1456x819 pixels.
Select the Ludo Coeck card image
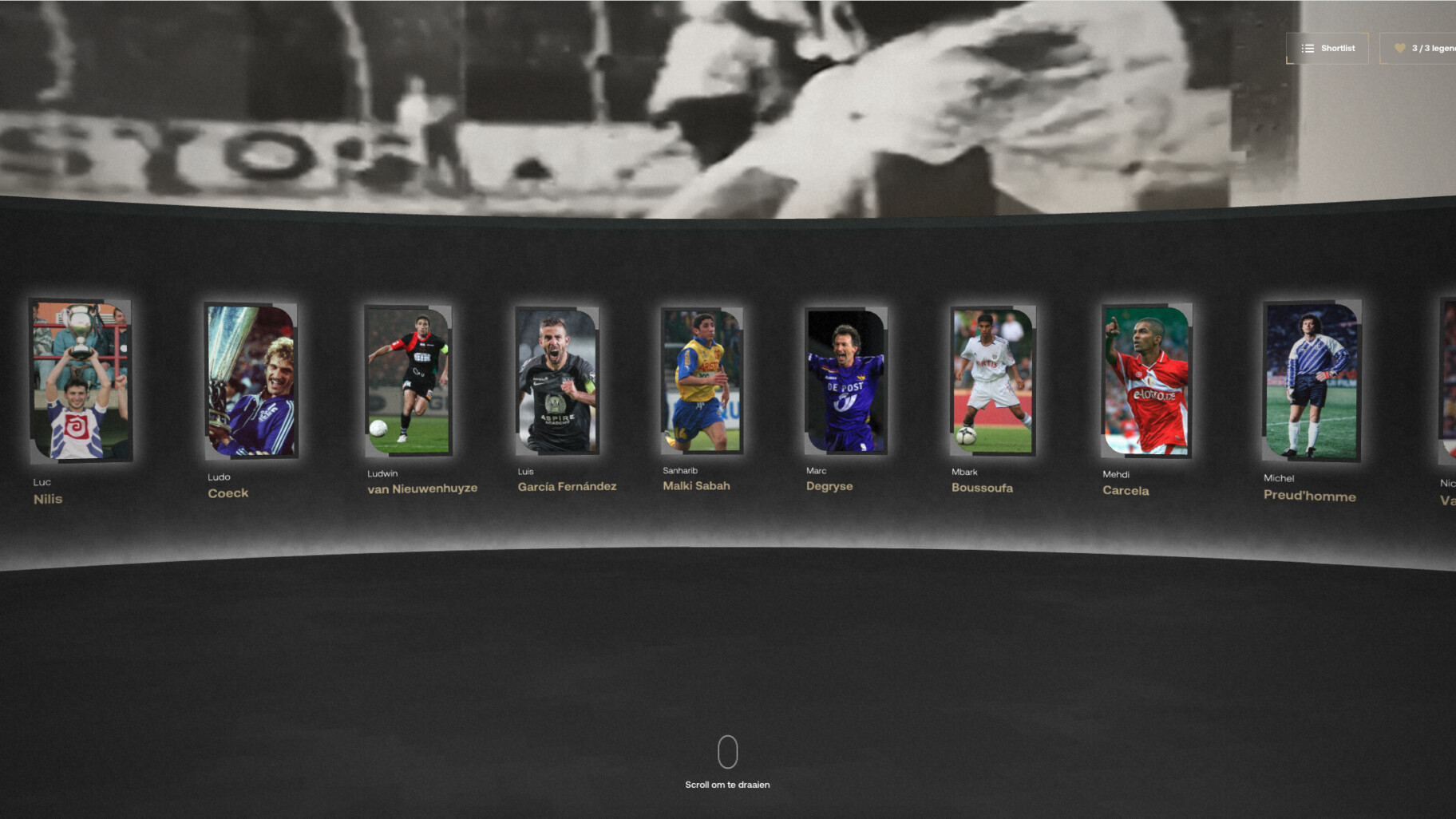pos(251,379)
